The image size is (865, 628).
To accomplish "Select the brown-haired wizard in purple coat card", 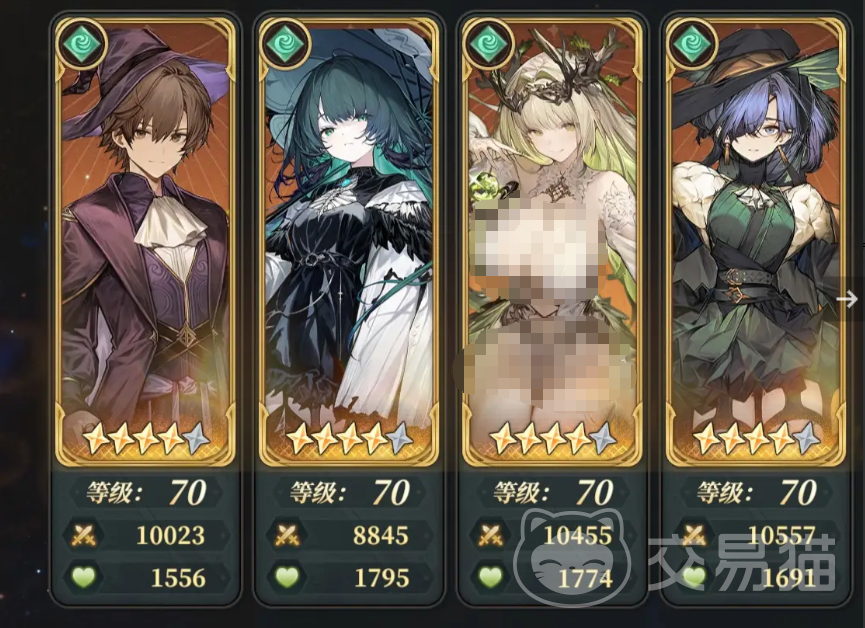I will 144,240.
